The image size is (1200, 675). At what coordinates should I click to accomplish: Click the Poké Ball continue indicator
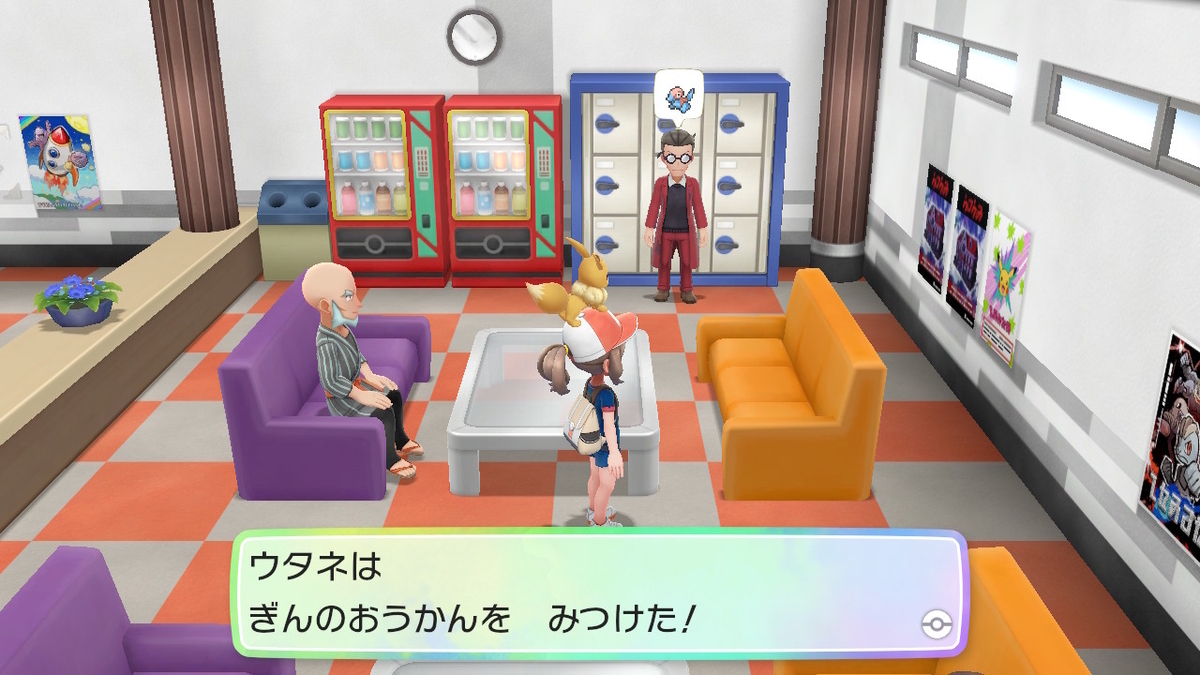click(x=935, y=626)
